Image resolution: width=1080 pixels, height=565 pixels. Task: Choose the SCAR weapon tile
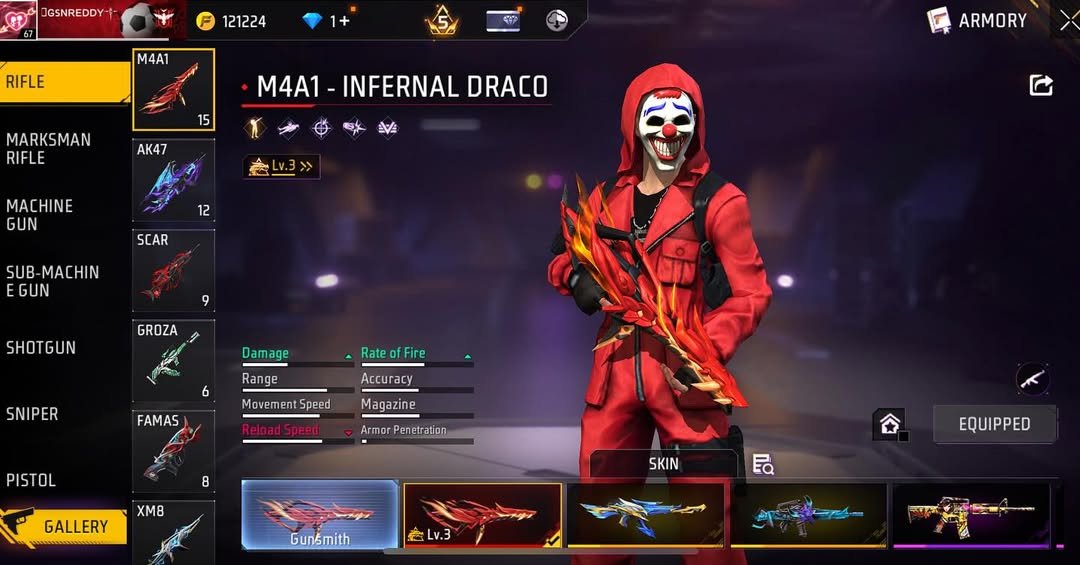tap(173, 270)
